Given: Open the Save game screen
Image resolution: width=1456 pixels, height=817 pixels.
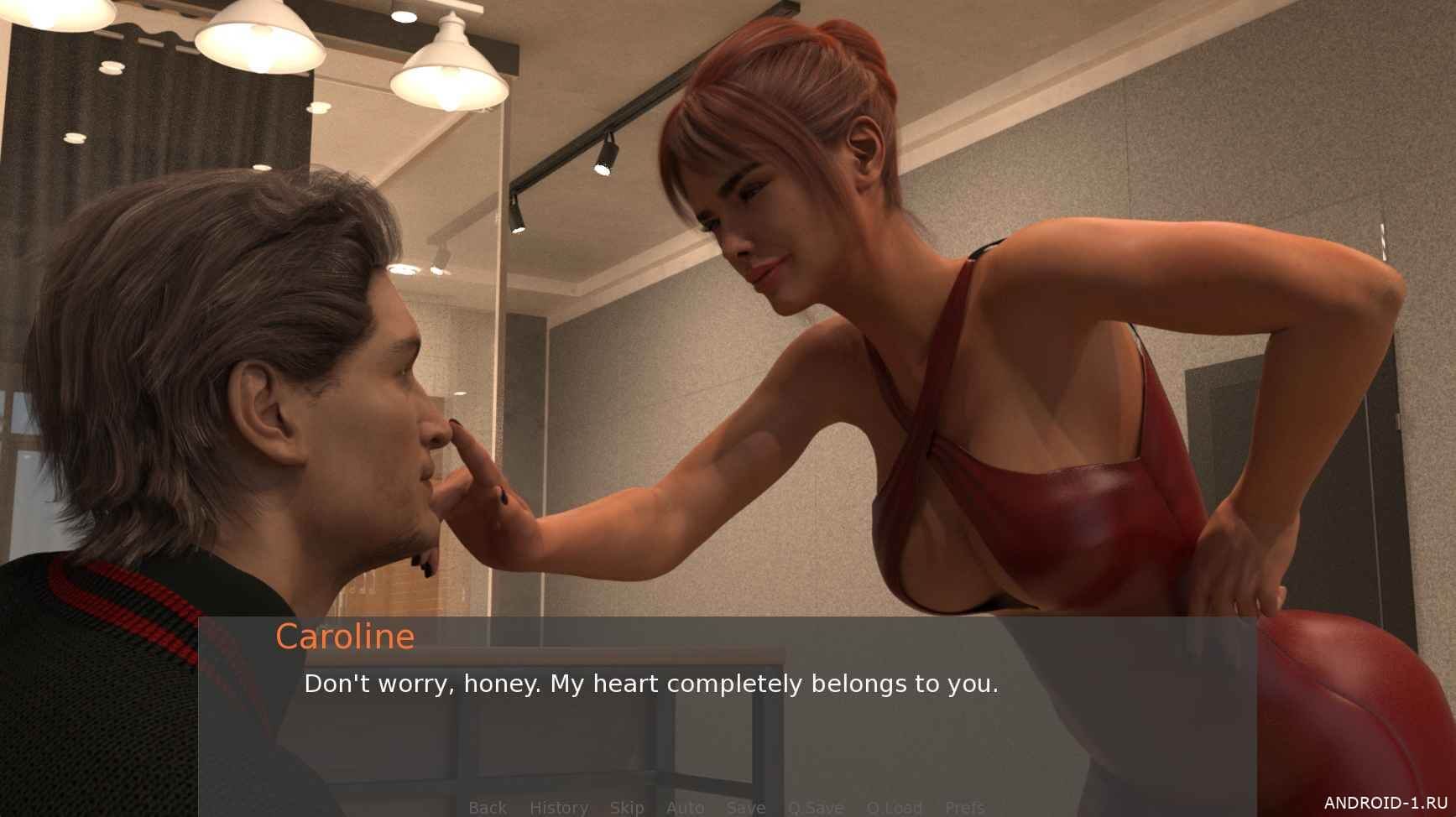Looking at the screenshot, I should pos(746,807).
